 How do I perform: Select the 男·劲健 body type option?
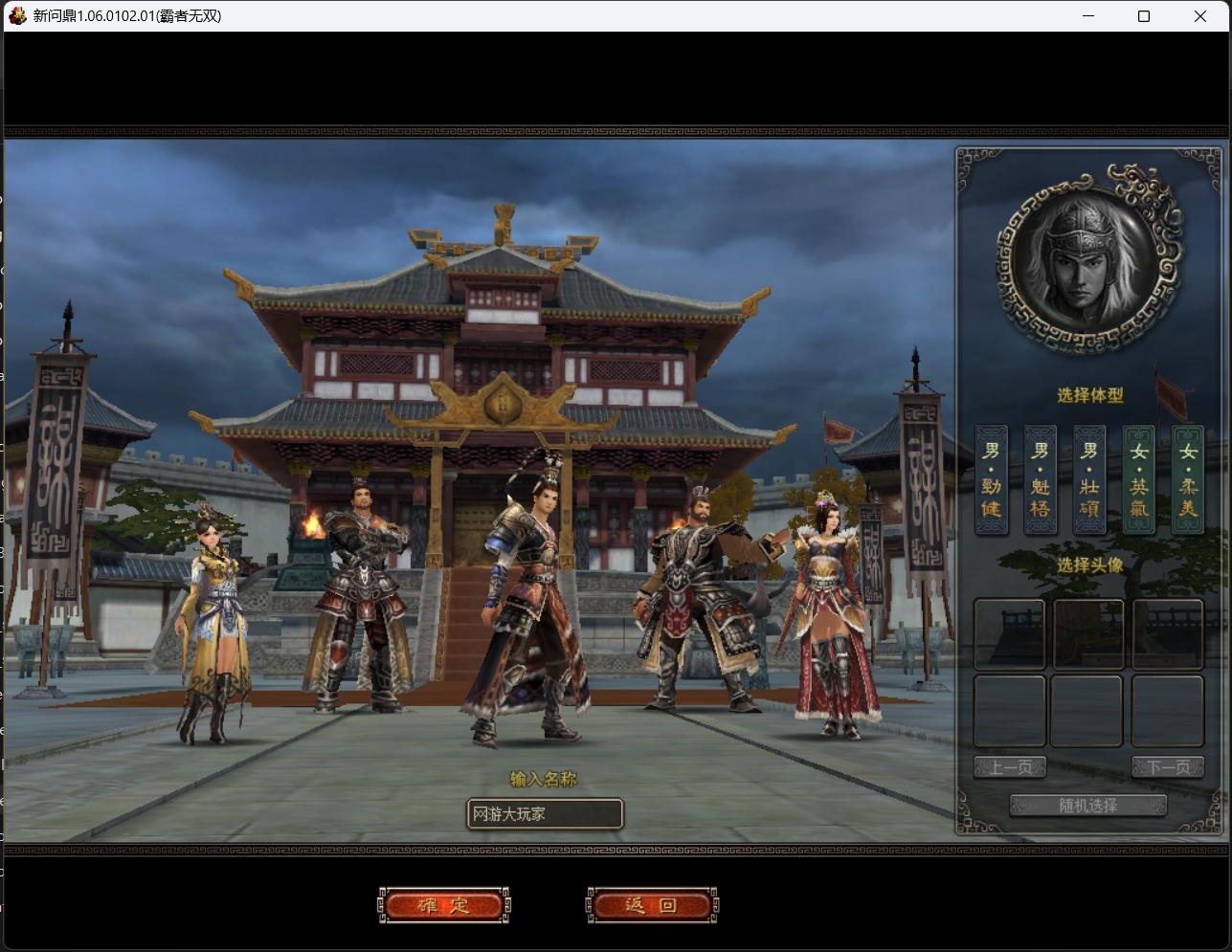(991, 480)
